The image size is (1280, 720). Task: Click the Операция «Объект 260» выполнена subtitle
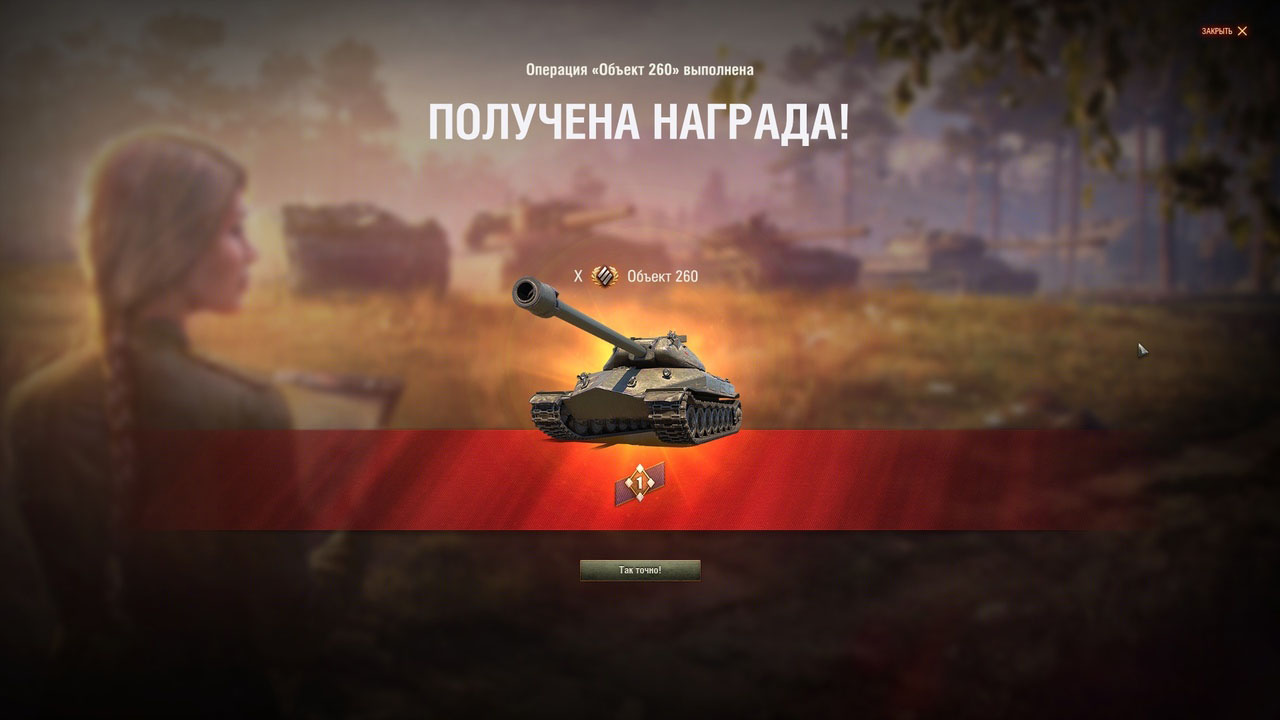pos(640,71)
